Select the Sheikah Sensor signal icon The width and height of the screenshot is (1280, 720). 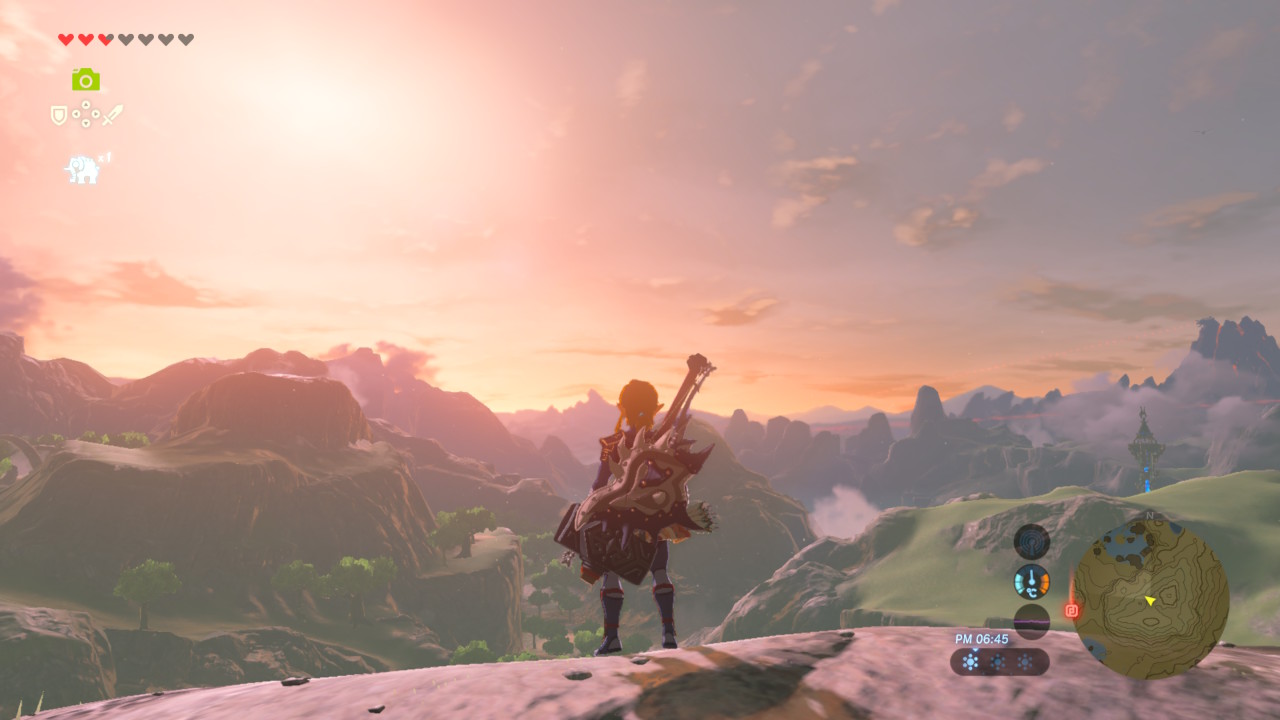point(1031,542)
